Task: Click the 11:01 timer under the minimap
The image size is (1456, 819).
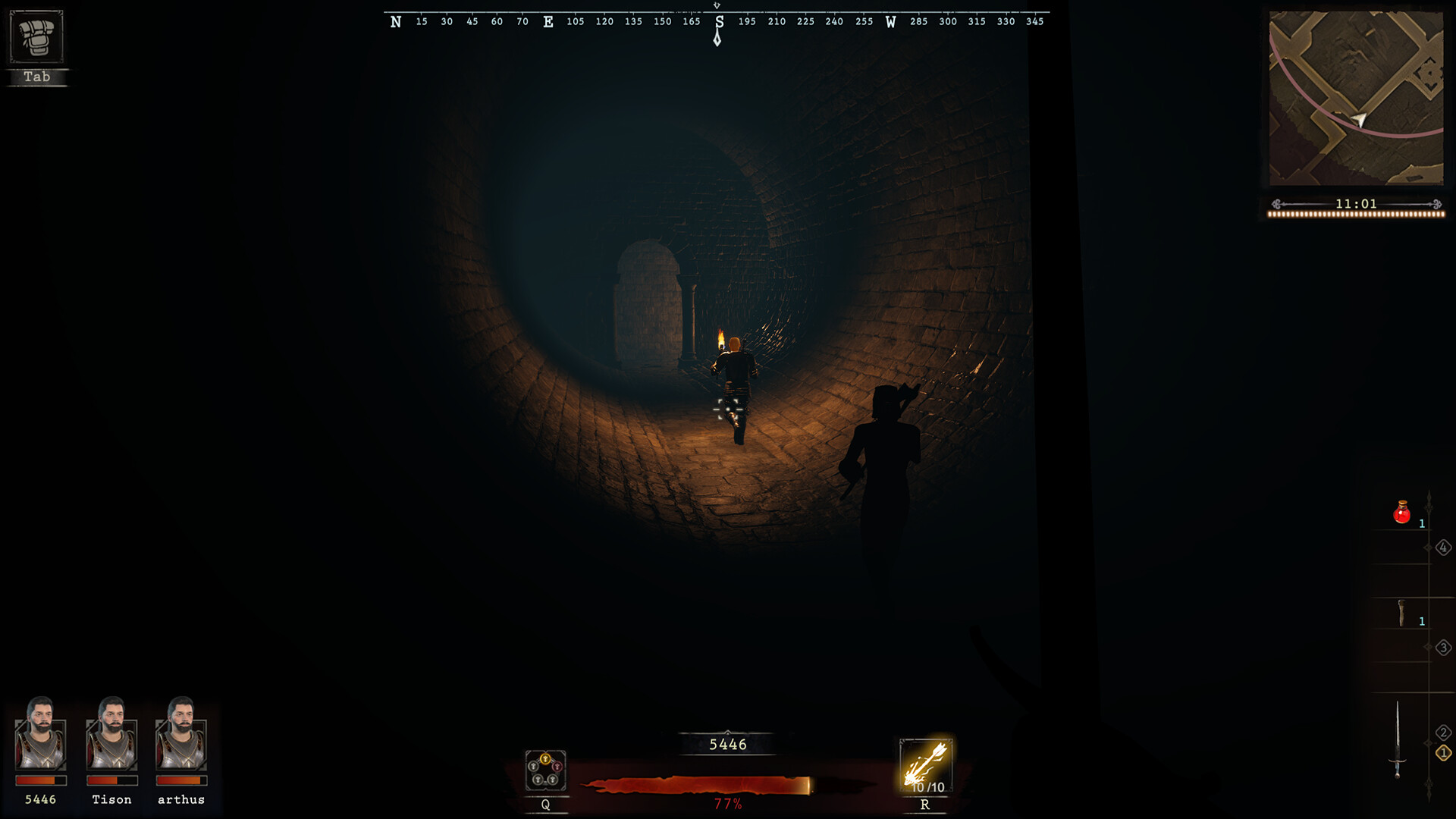Action: (1357, 203)
